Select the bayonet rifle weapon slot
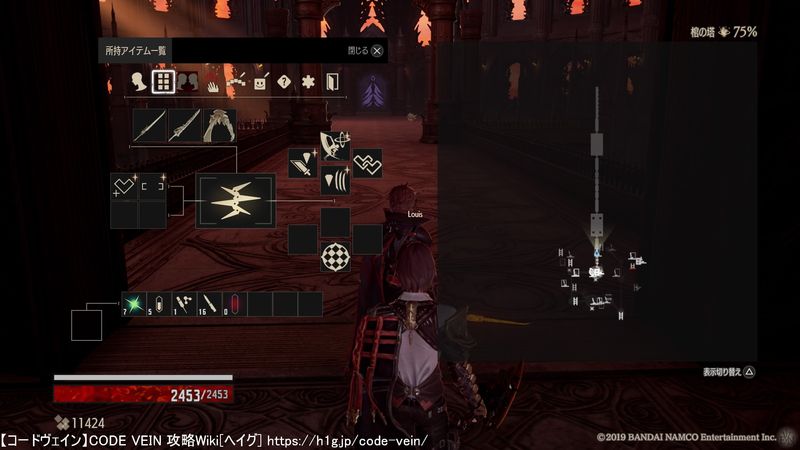The width and height of the screenshot is (800, 450). pos(185,126)
